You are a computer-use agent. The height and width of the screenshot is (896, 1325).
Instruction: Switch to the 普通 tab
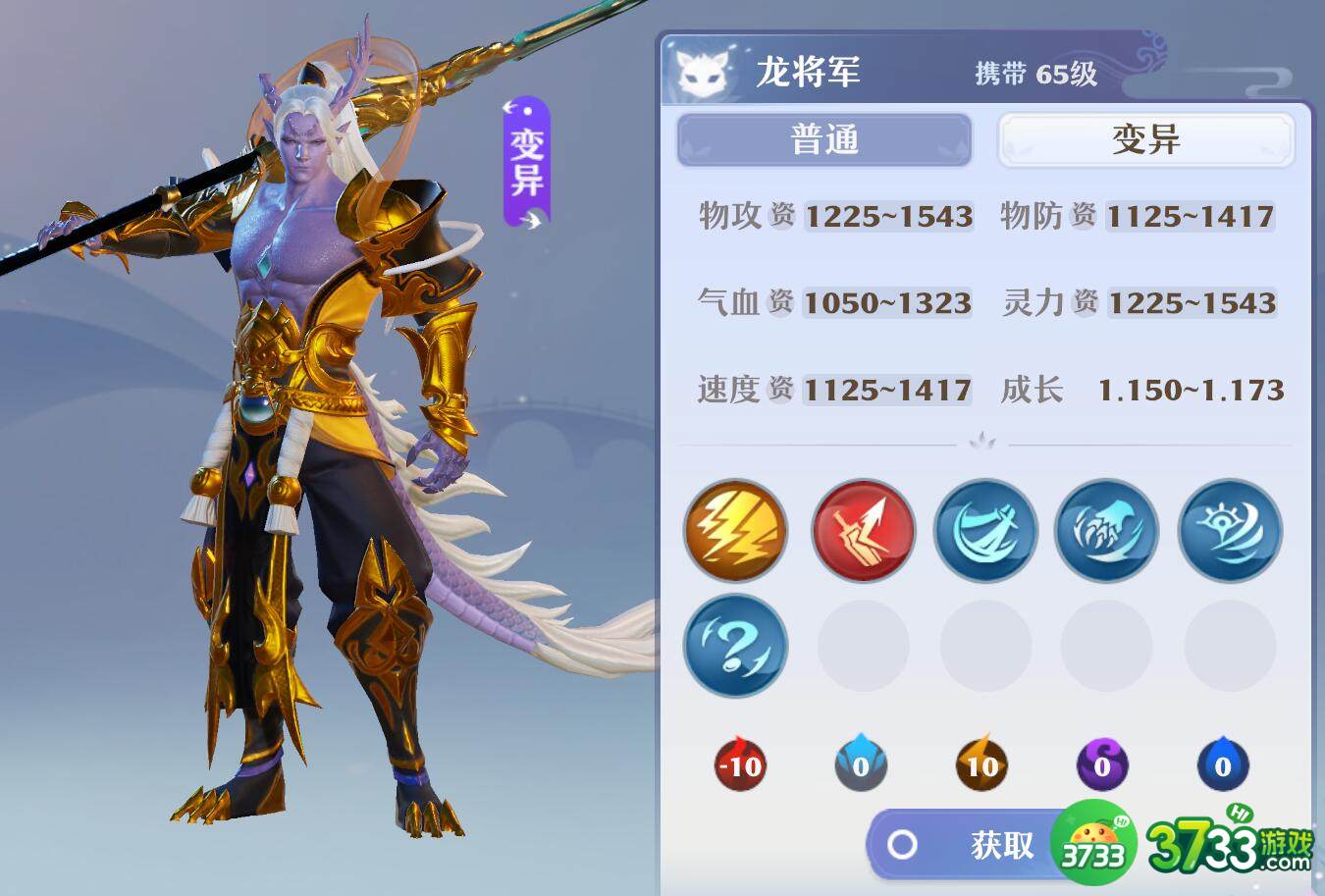coord(824,139)
